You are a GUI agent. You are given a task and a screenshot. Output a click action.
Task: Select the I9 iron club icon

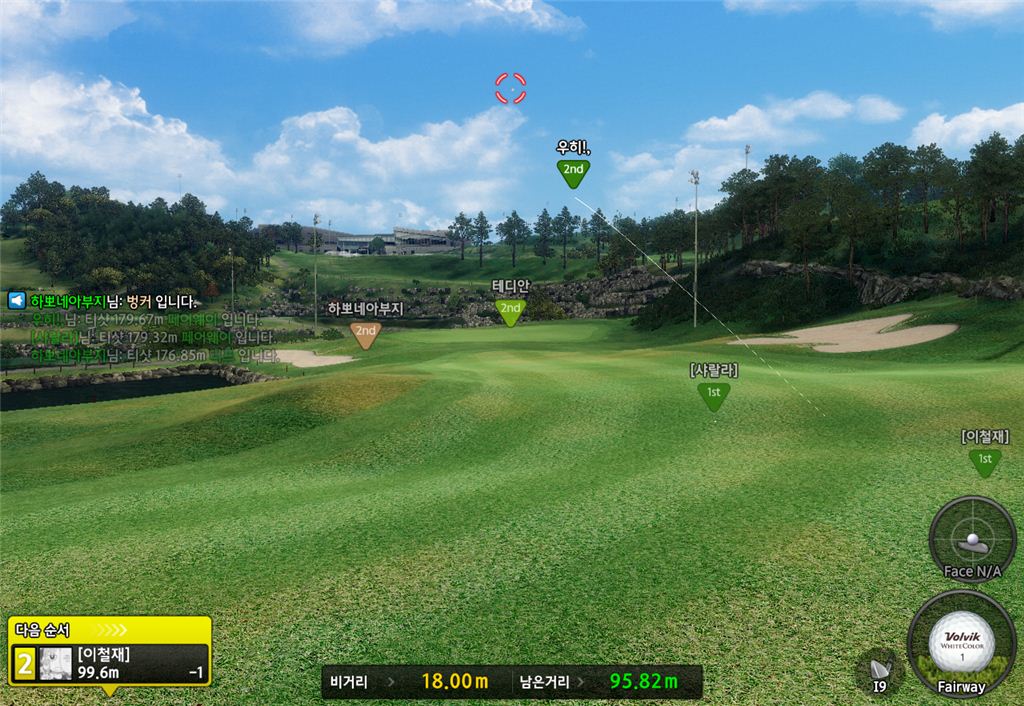pos(880,671)
